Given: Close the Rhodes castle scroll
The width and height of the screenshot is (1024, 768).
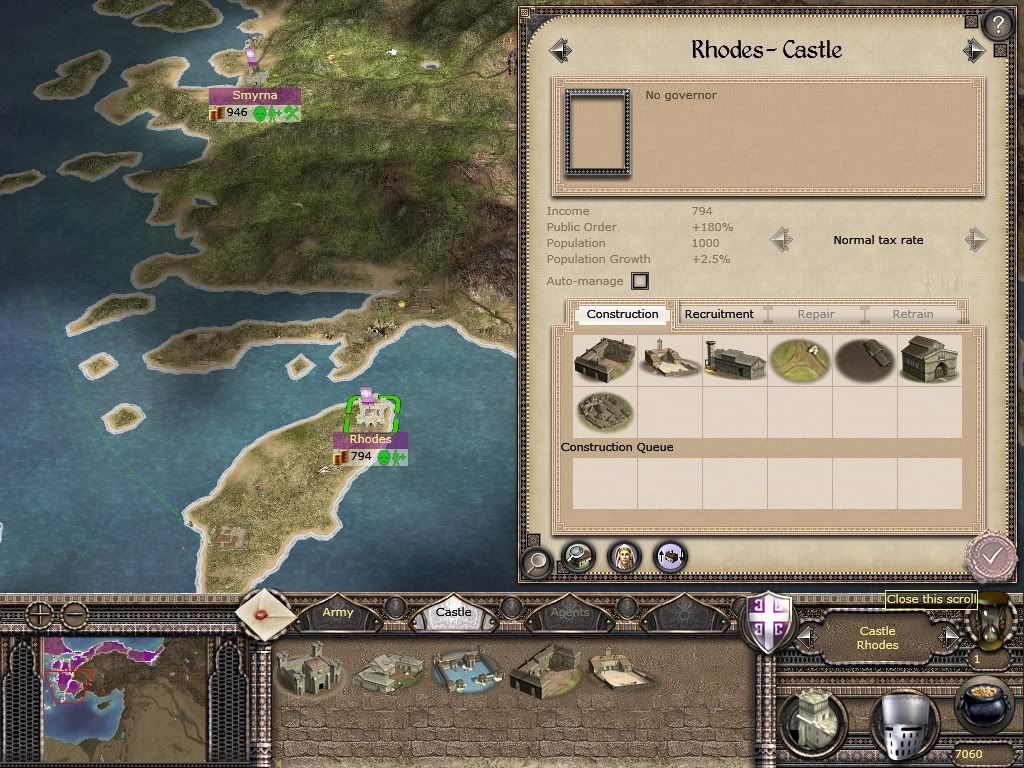Looking at the screenshot, I should [990, 553].
